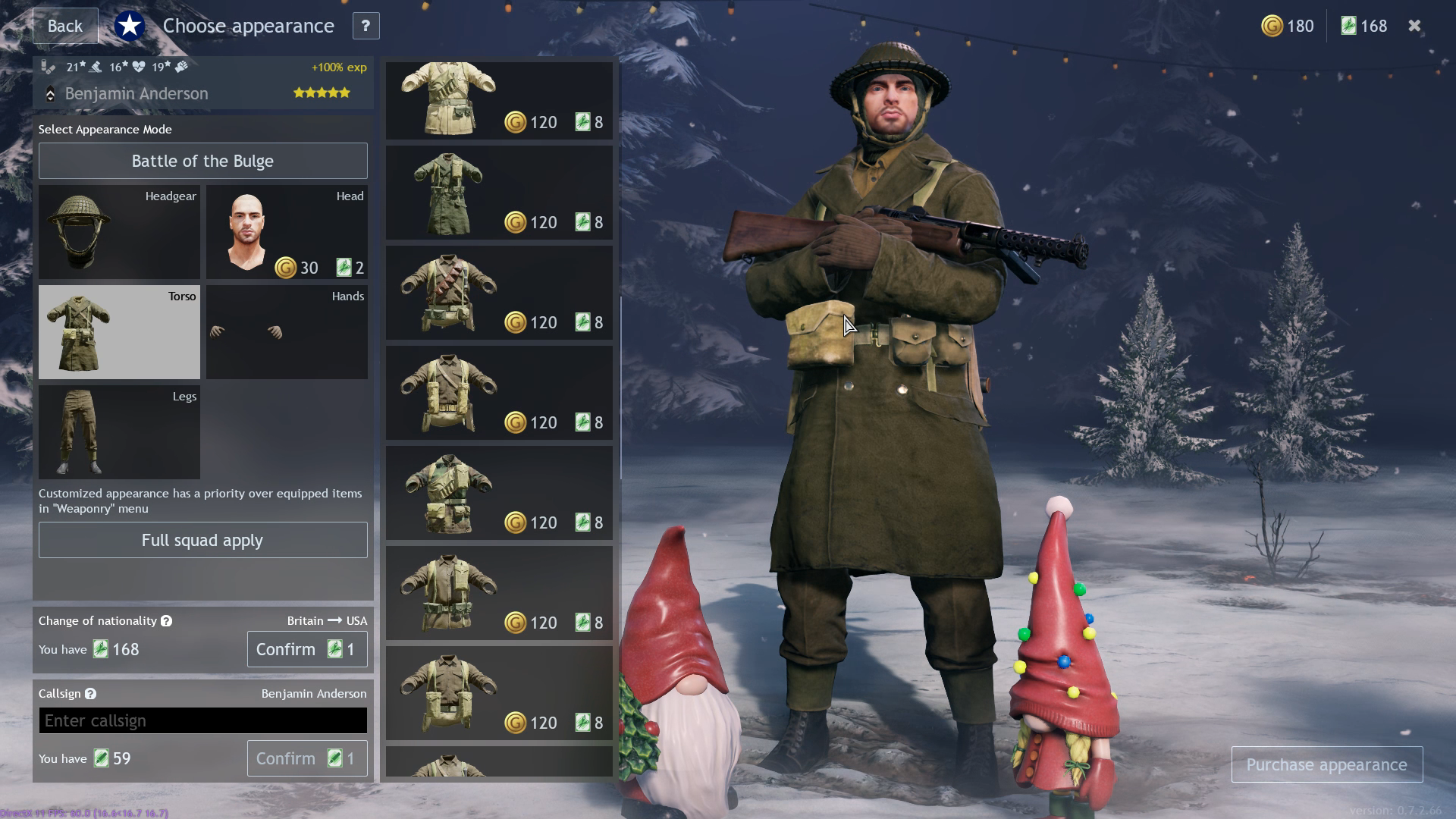Select the camouflage-pattern torso option

tap(499, 493)
